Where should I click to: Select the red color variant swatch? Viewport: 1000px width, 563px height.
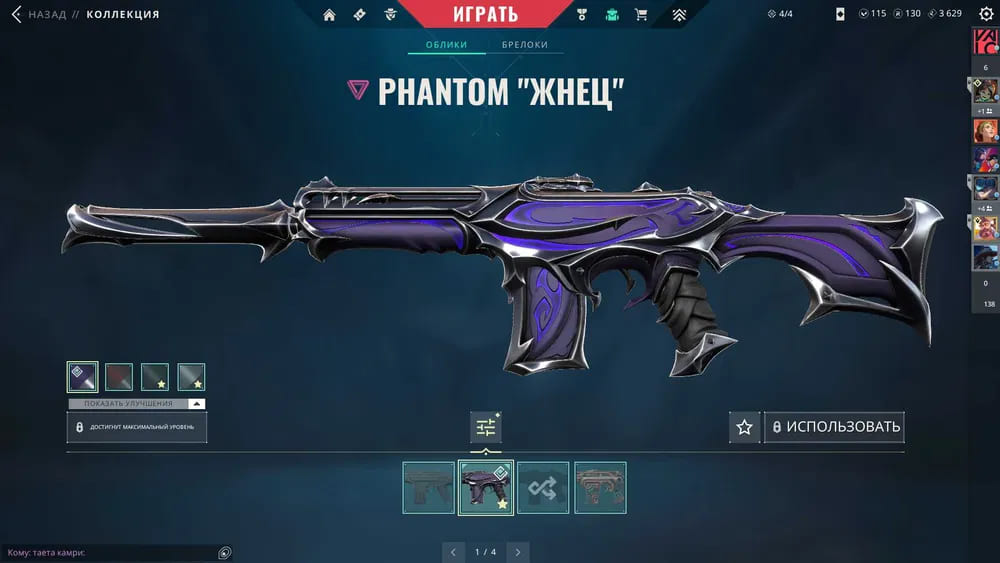pos(119,377)
